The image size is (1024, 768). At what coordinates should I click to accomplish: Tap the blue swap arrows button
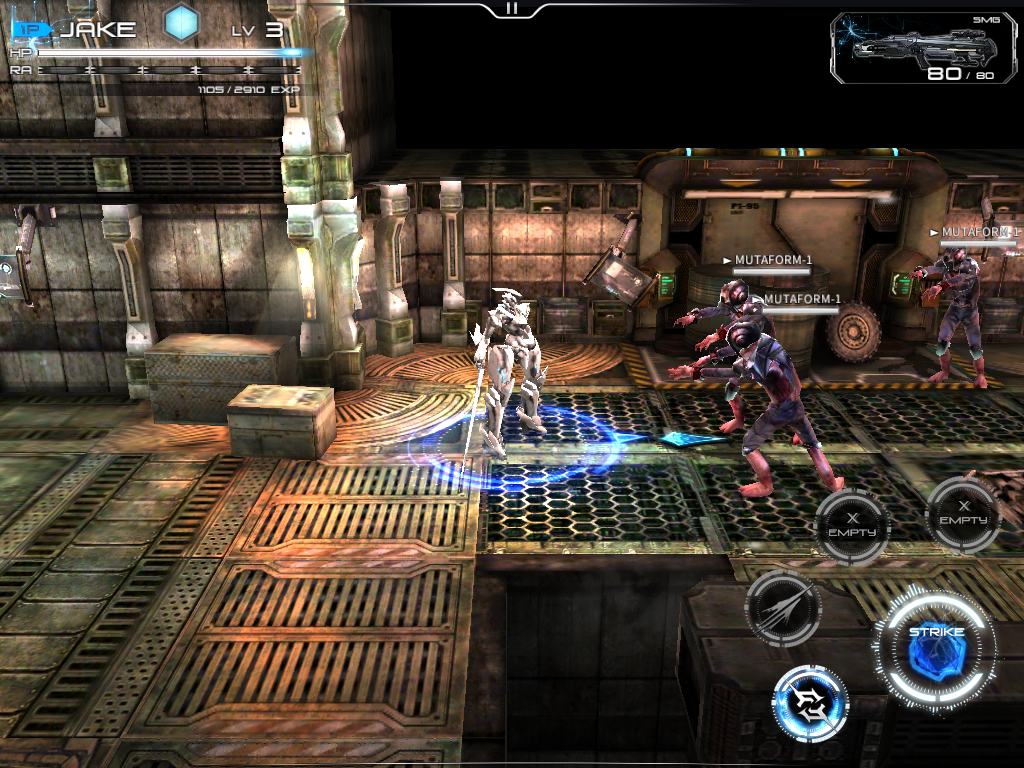(810, 704)
